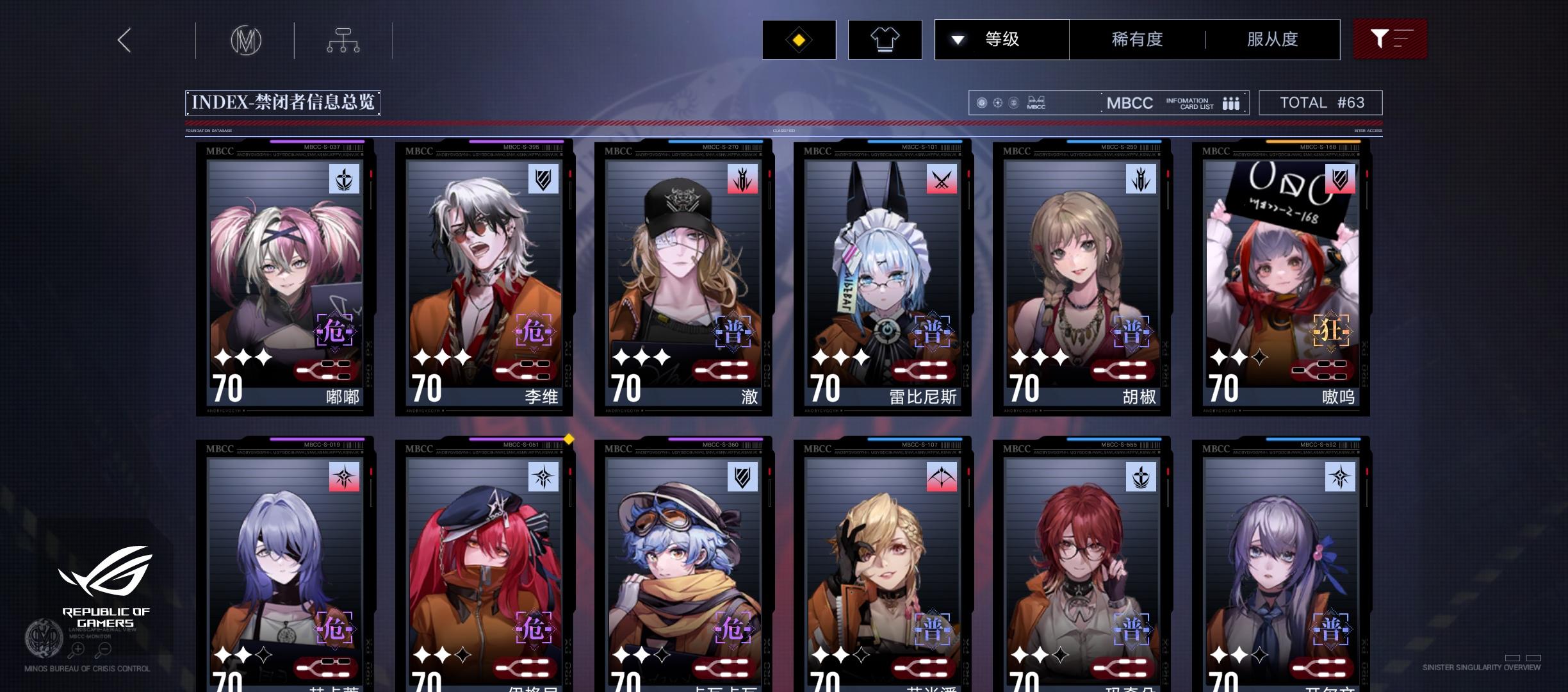
Task: Click the shield class icon on 李维's card
Action: tap(543, 180)
